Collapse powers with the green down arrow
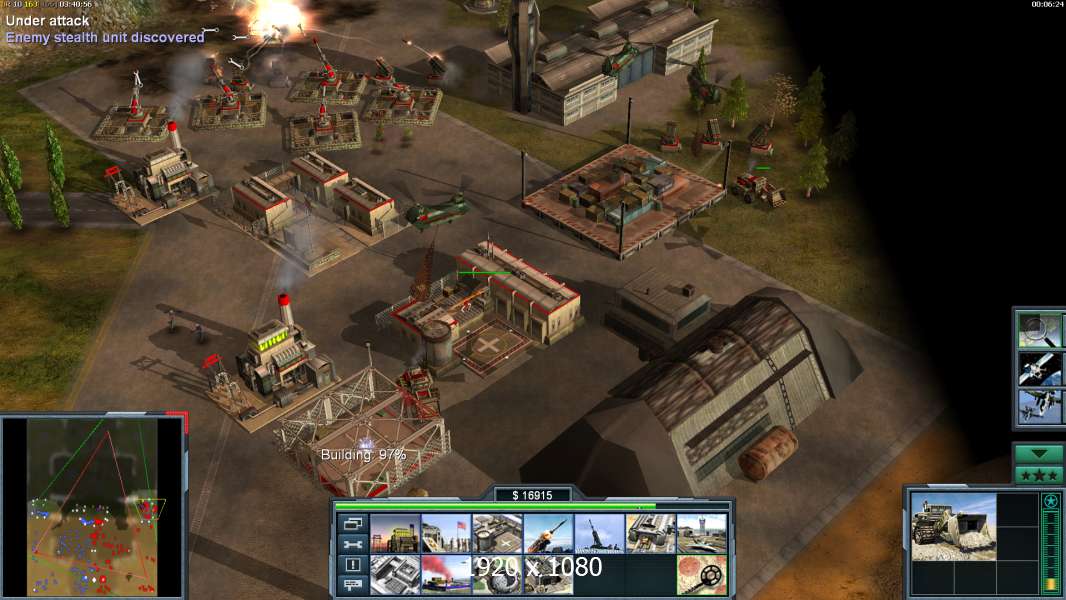 pos(1039,453)
